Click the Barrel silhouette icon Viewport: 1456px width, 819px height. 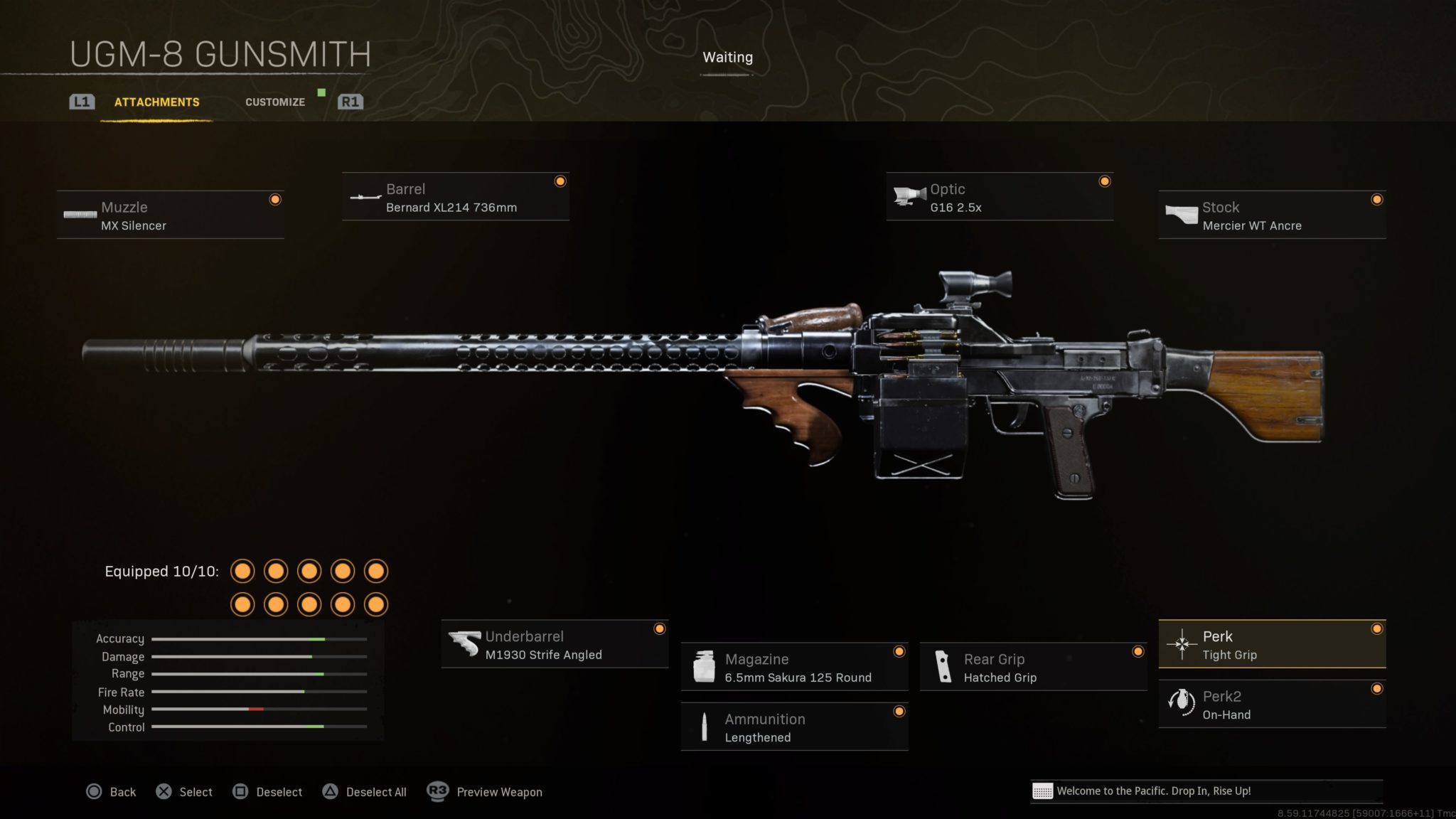pyautogui.click(x=364, y=198)
